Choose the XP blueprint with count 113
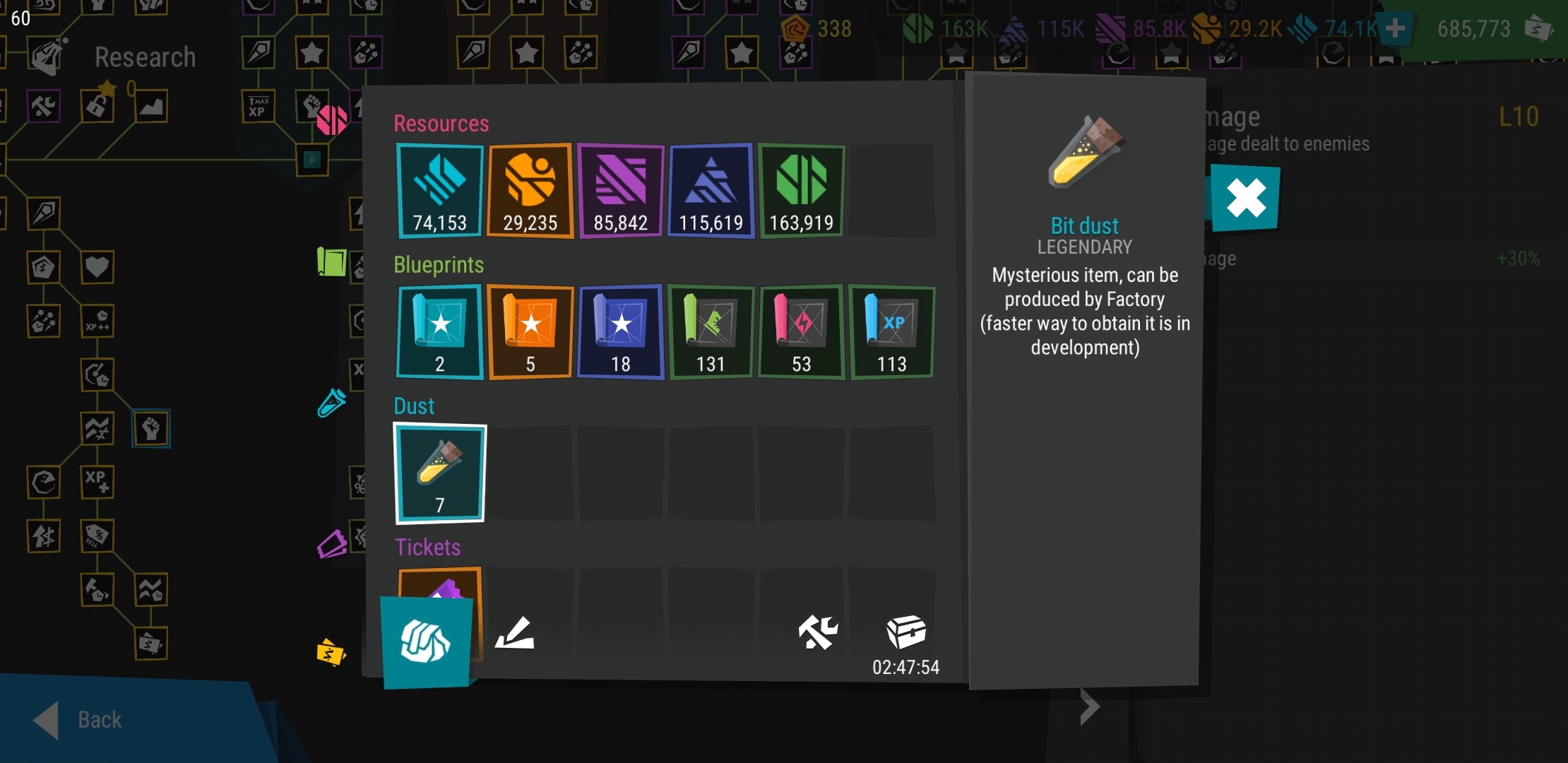This screenshot has width=1568, height=763. coord(891,332)
